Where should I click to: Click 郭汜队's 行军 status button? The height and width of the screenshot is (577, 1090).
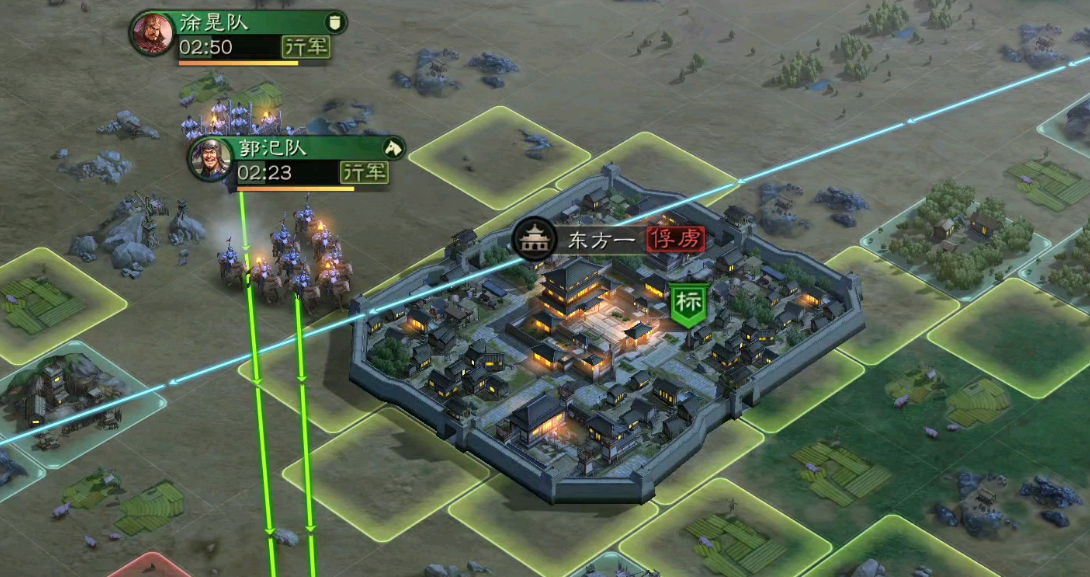(x=363, y=172)
